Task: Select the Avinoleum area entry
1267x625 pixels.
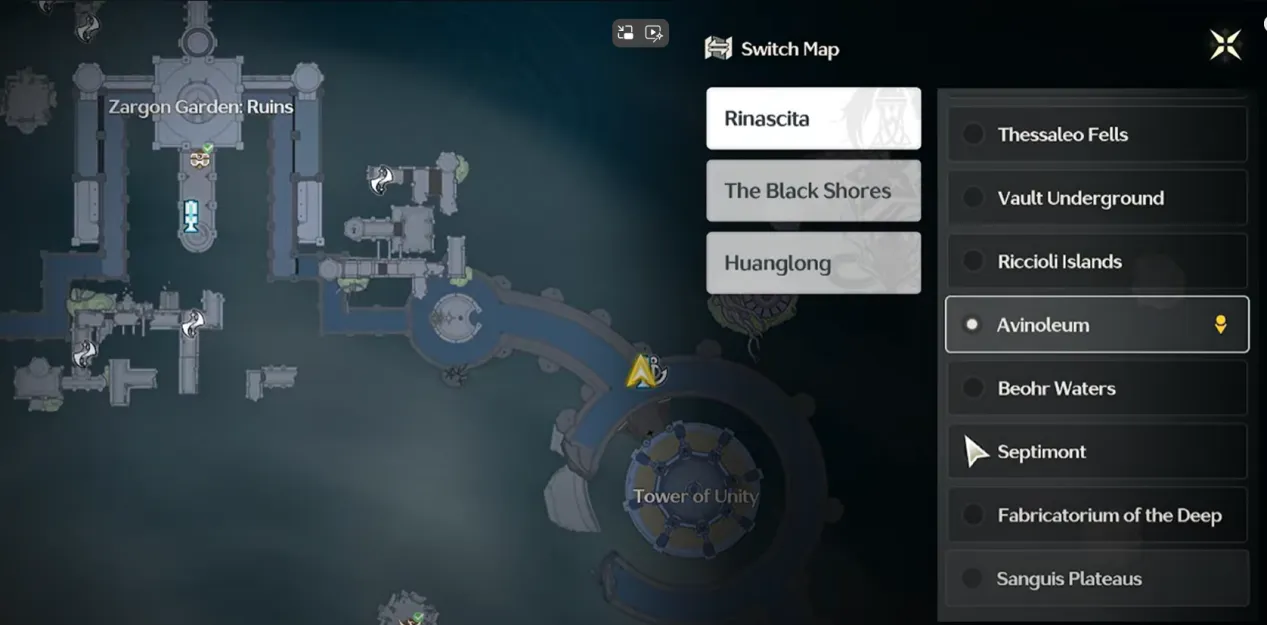Action: (1096, 325)
